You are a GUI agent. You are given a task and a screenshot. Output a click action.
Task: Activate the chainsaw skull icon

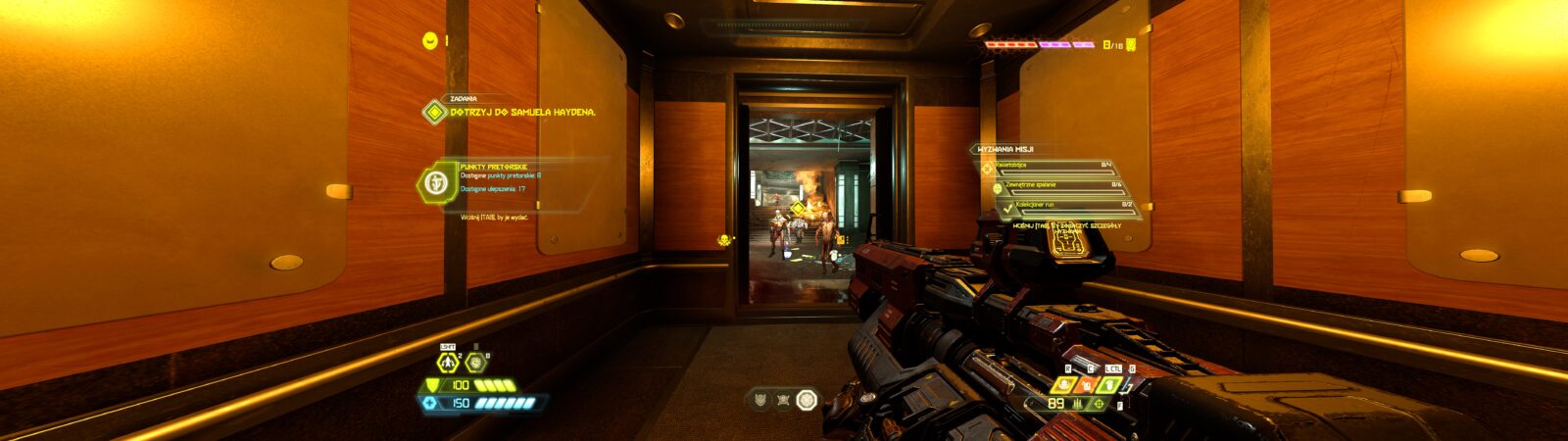[1064, 384]
